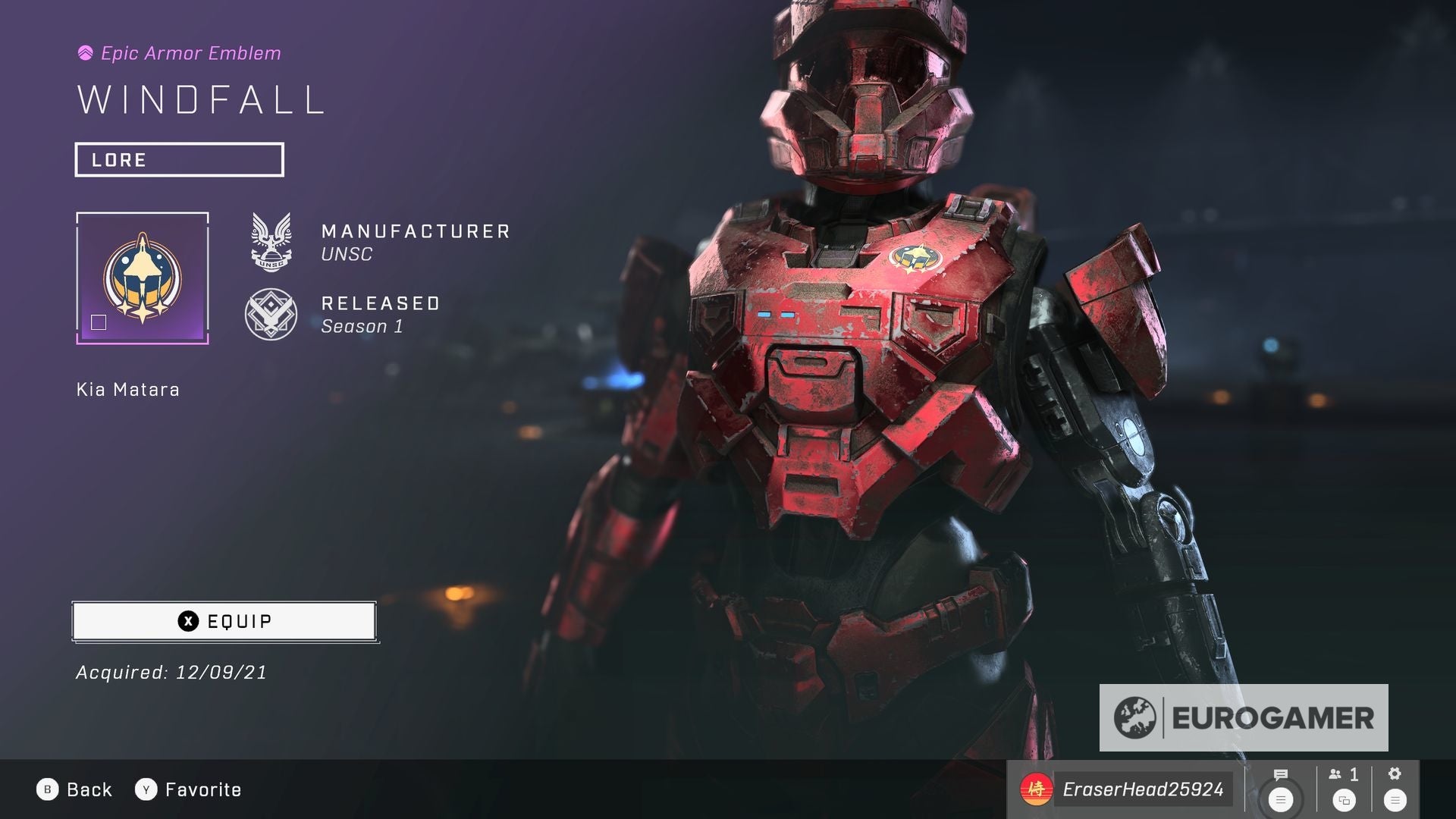The image size is (1456, 819).
Task: Click the Epic Armor Emblem rarity icon
Action: coord(85,53)
